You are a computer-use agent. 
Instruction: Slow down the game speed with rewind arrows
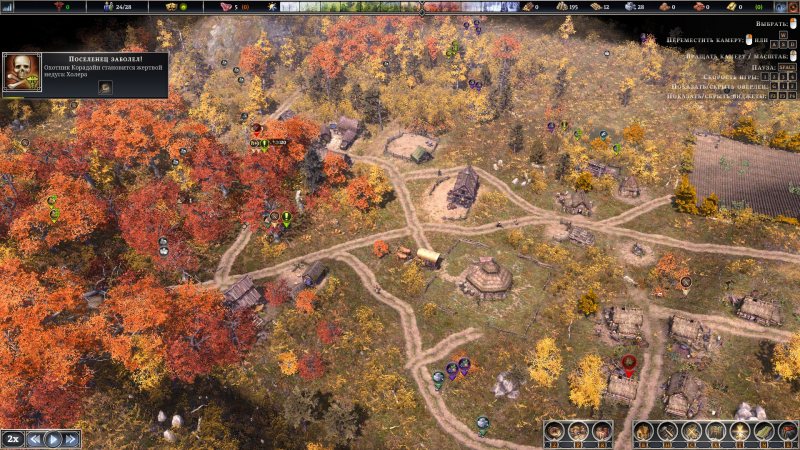[35, 438]
